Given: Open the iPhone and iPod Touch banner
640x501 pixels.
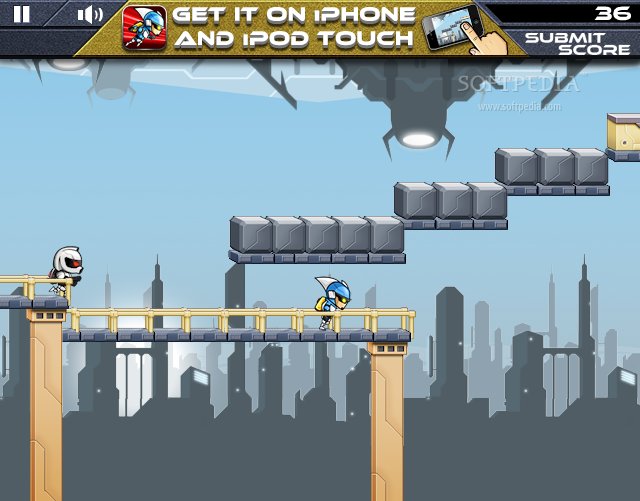Looking at the screenshot, I should tap(293, 27).
